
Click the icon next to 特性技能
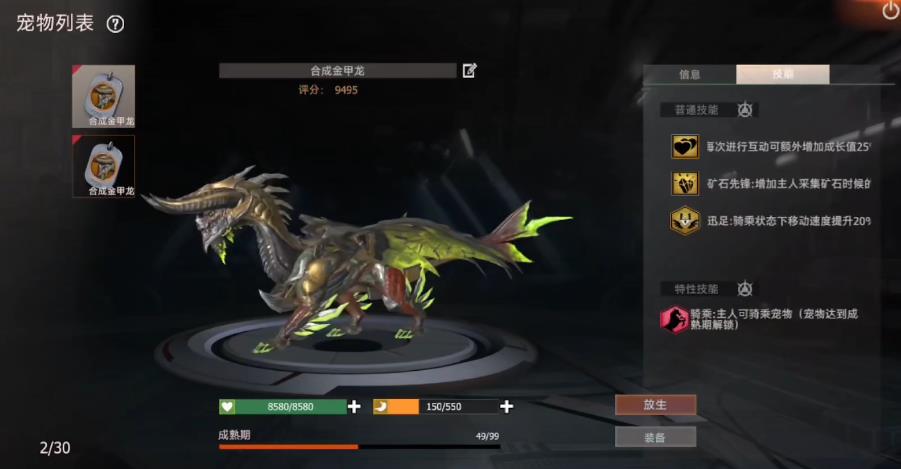tap(745, 289)
